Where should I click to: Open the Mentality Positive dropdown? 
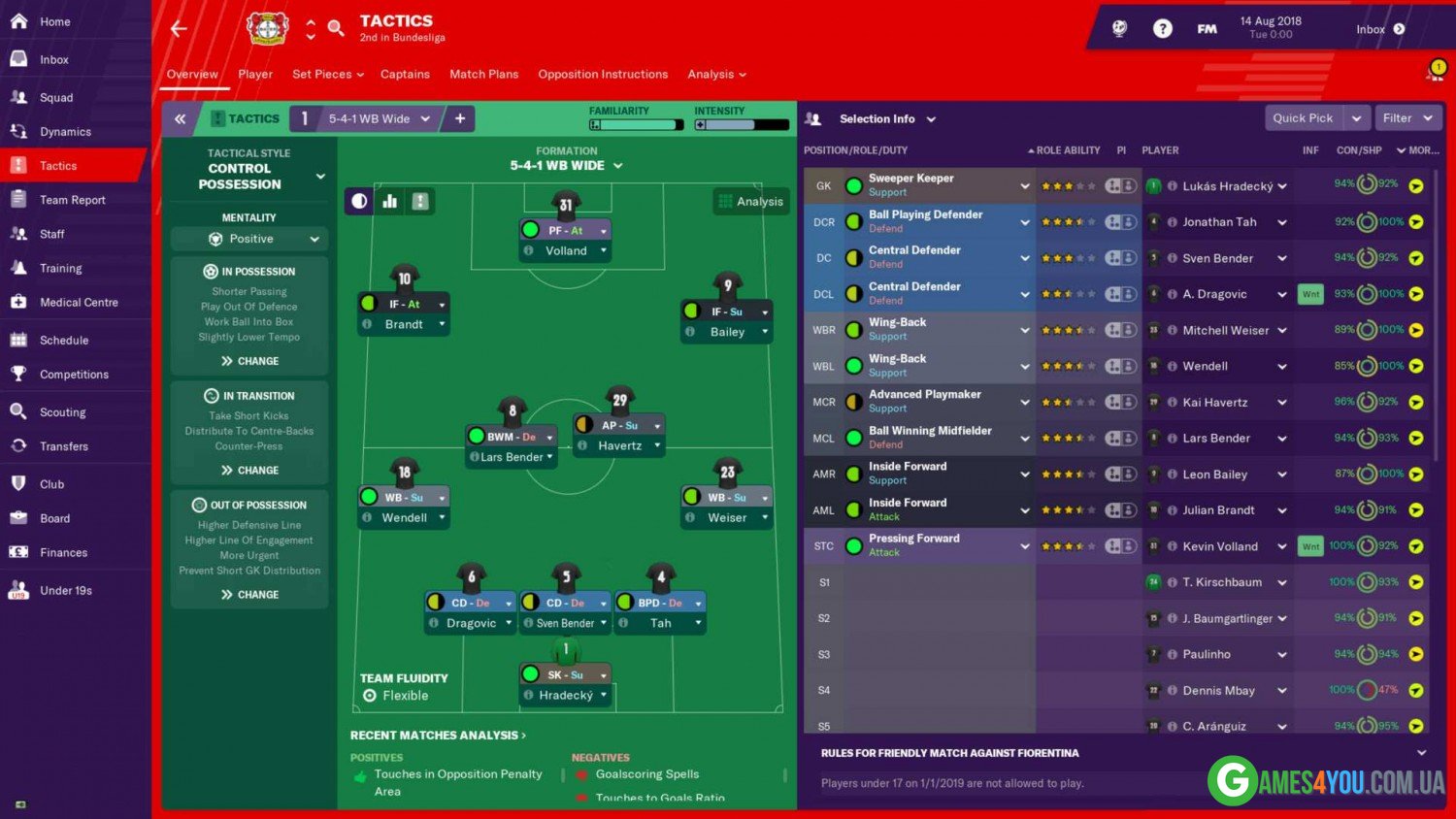tap(249, 239)
